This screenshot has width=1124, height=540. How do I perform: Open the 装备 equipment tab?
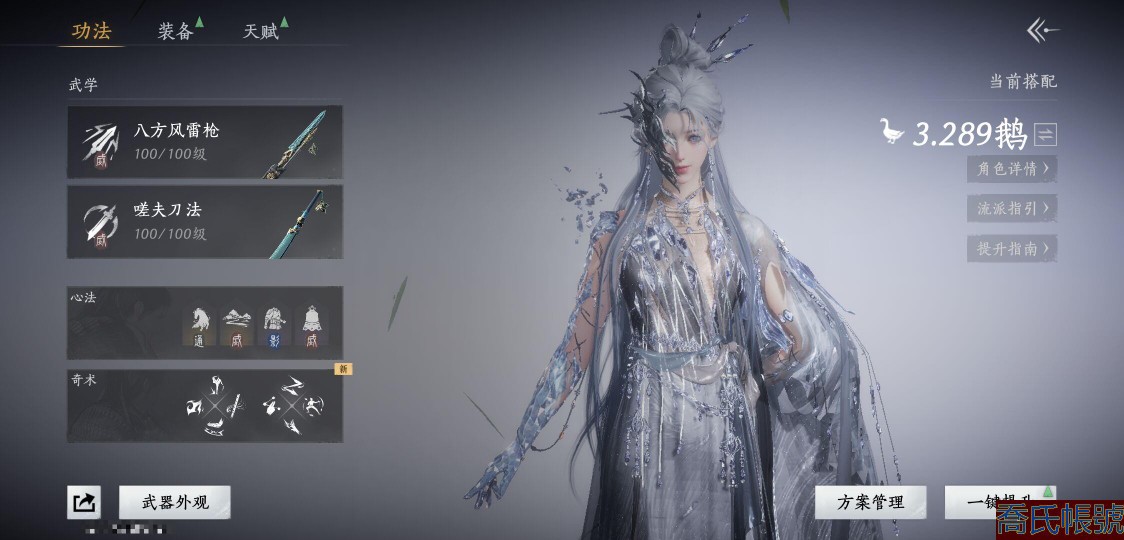pyautogui.click(x=176, y=31)
